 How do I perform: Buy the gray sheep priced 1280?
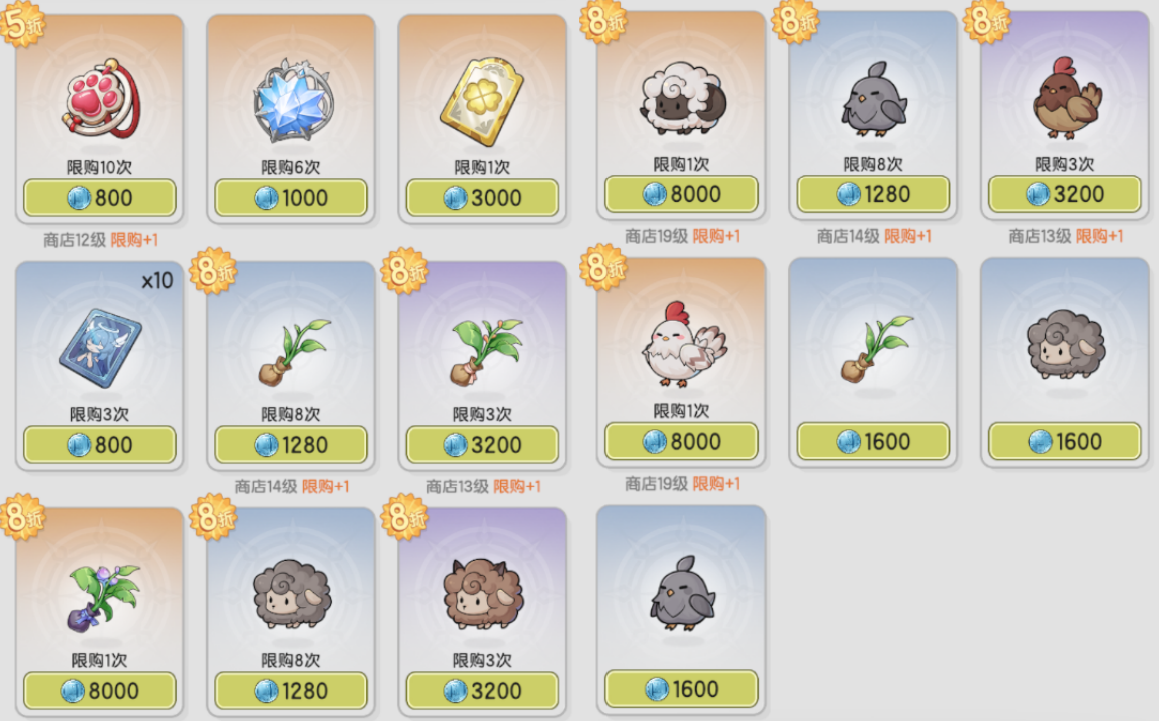(x=291, y=690)
